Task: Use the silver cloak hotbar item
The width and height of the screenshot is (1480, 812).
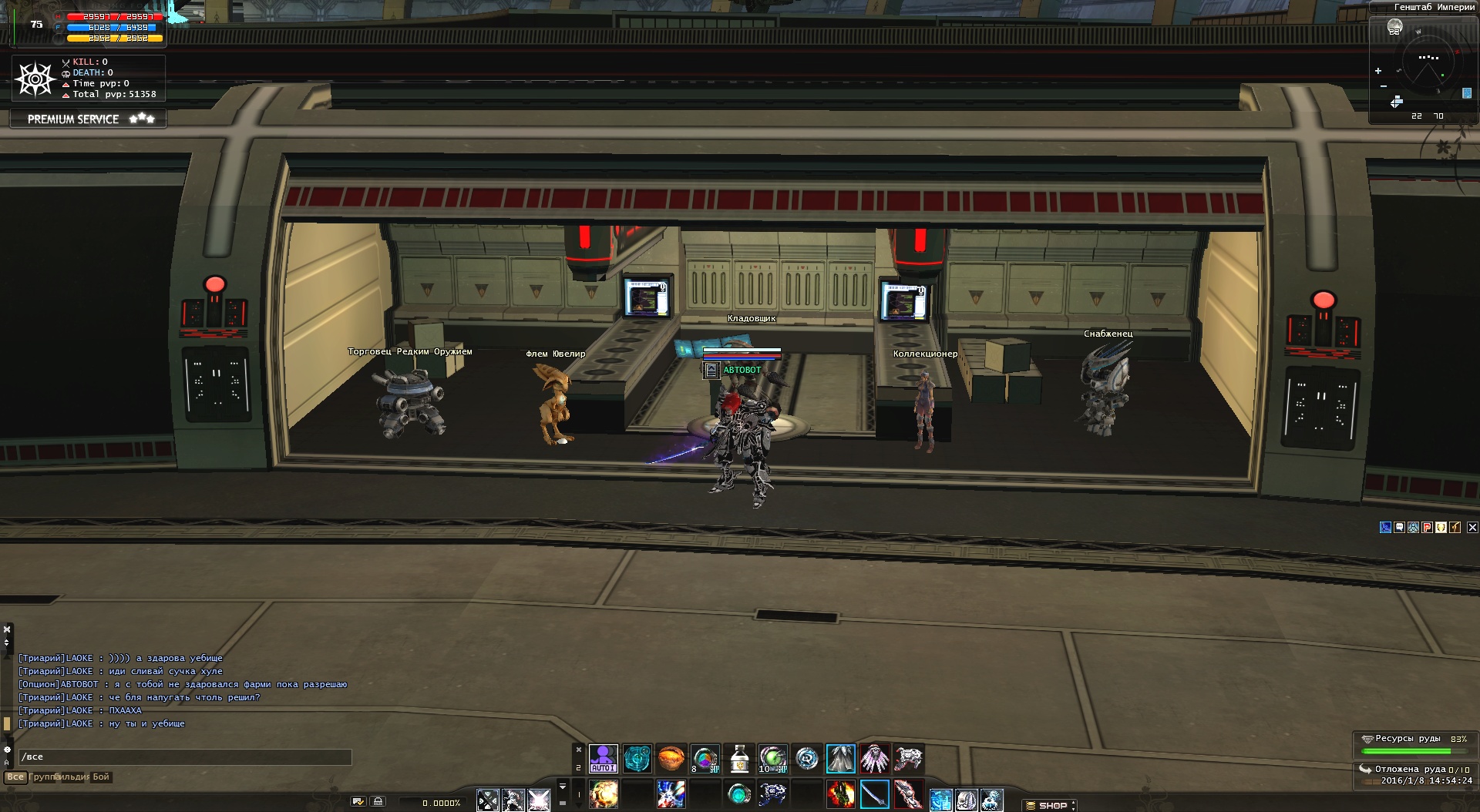Action: [840, 759]
